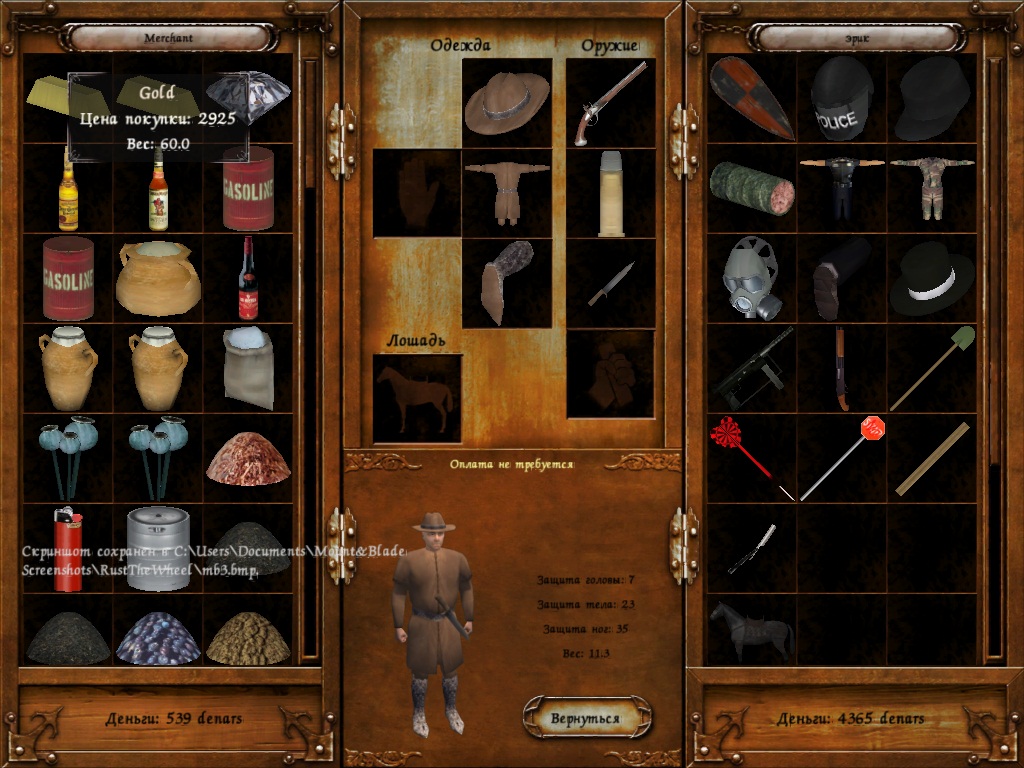The image size is (1024, 768).
Task: Choose the gas mask in player inventory
Action: pos(751,277)
